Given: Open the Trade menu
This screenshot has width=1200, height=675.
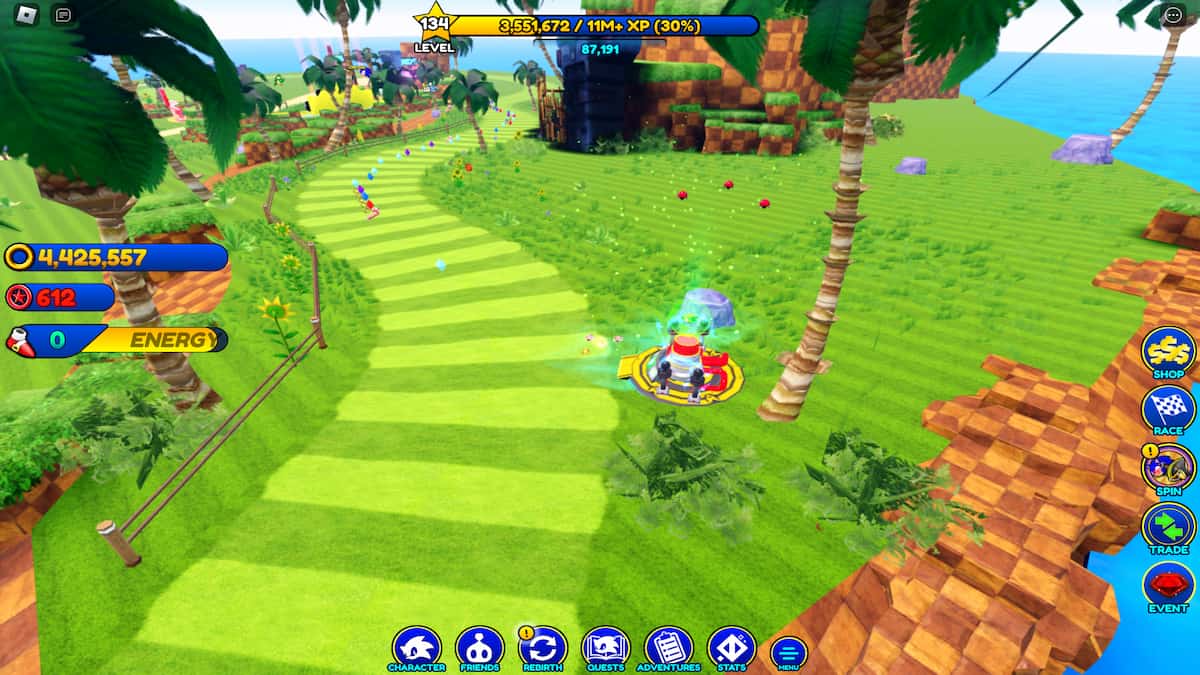Looking at the screenshot, I should click(x=1168, y=527).
